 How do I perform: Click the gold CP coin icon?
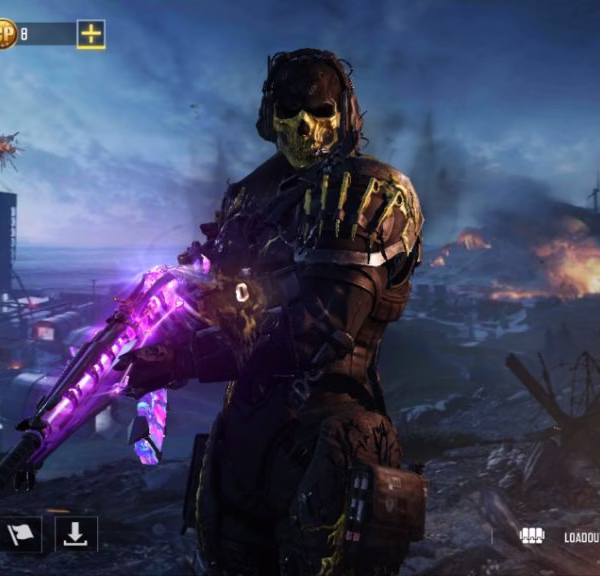[x=6, y=35]
